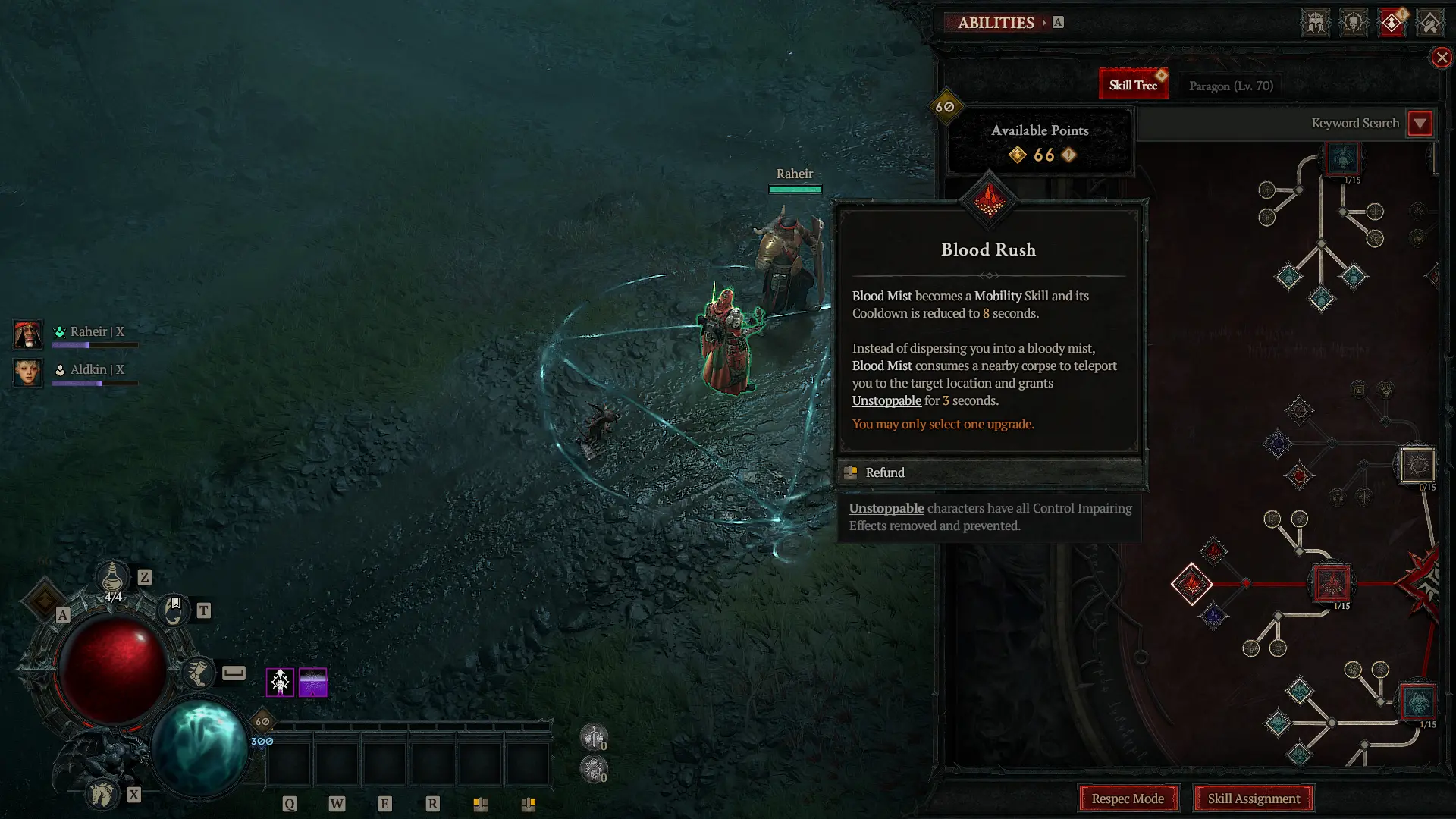
Task: Click the obol wheel icon above the counter
Action: pos(594,738)
